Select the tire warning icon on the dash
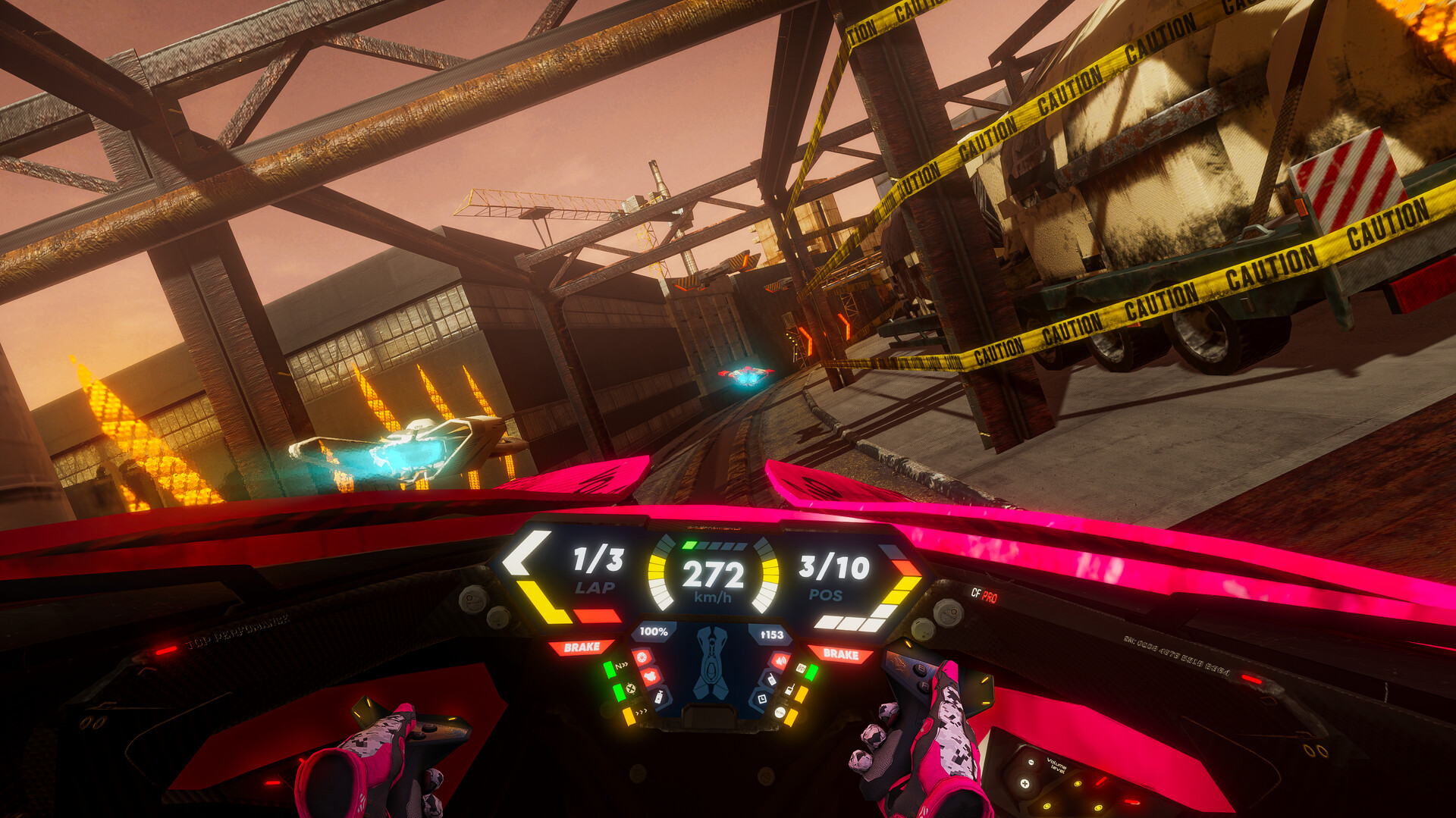 coord(642,658)
